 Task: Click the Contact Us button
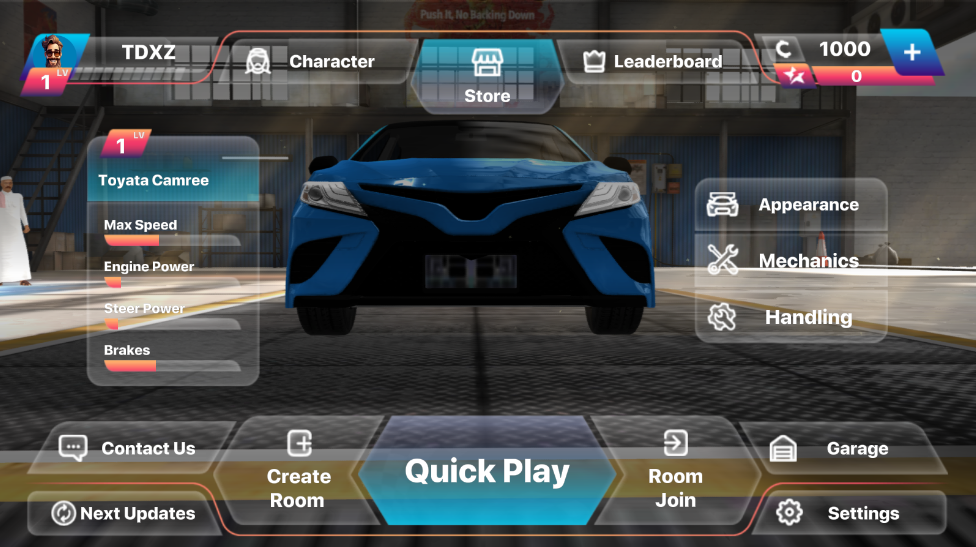[x=130, y=448]
